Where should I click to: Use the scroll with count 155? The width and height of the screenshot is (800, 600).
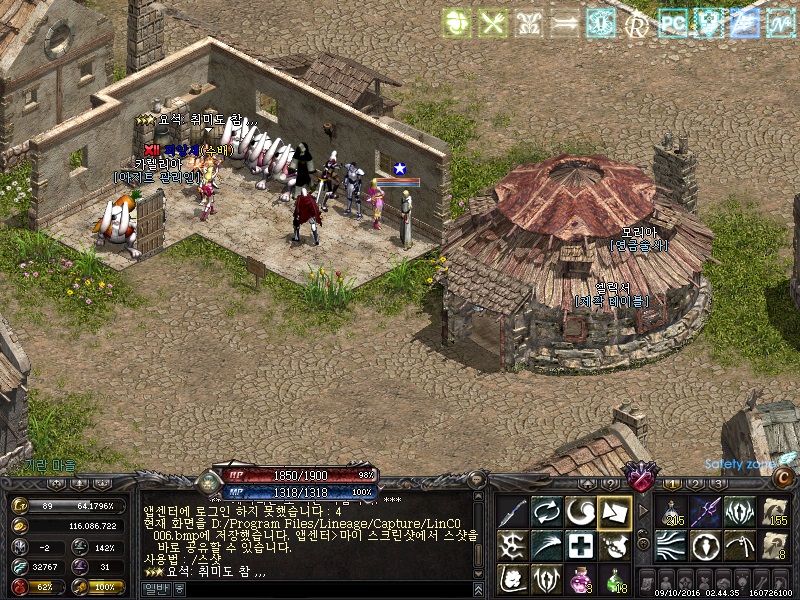(774, 512)
